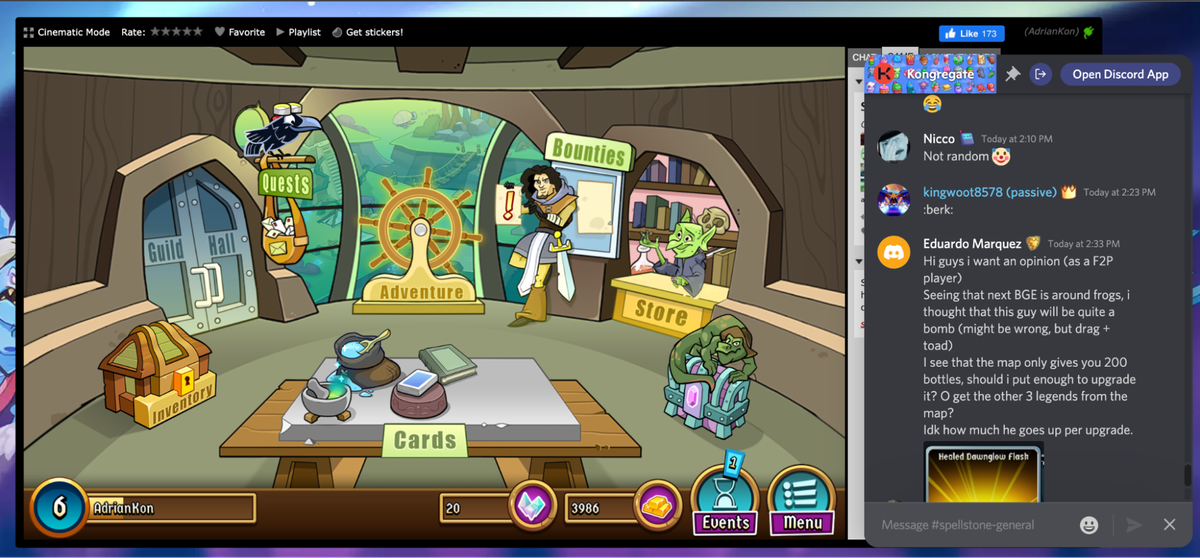Check the Bounties board
The image size is (1200, 558).
588,155
